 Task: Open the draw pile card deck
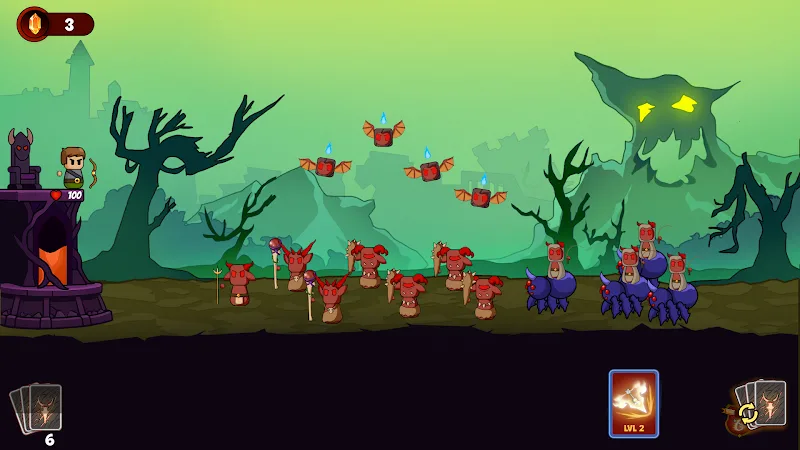[x=38, y=408]
